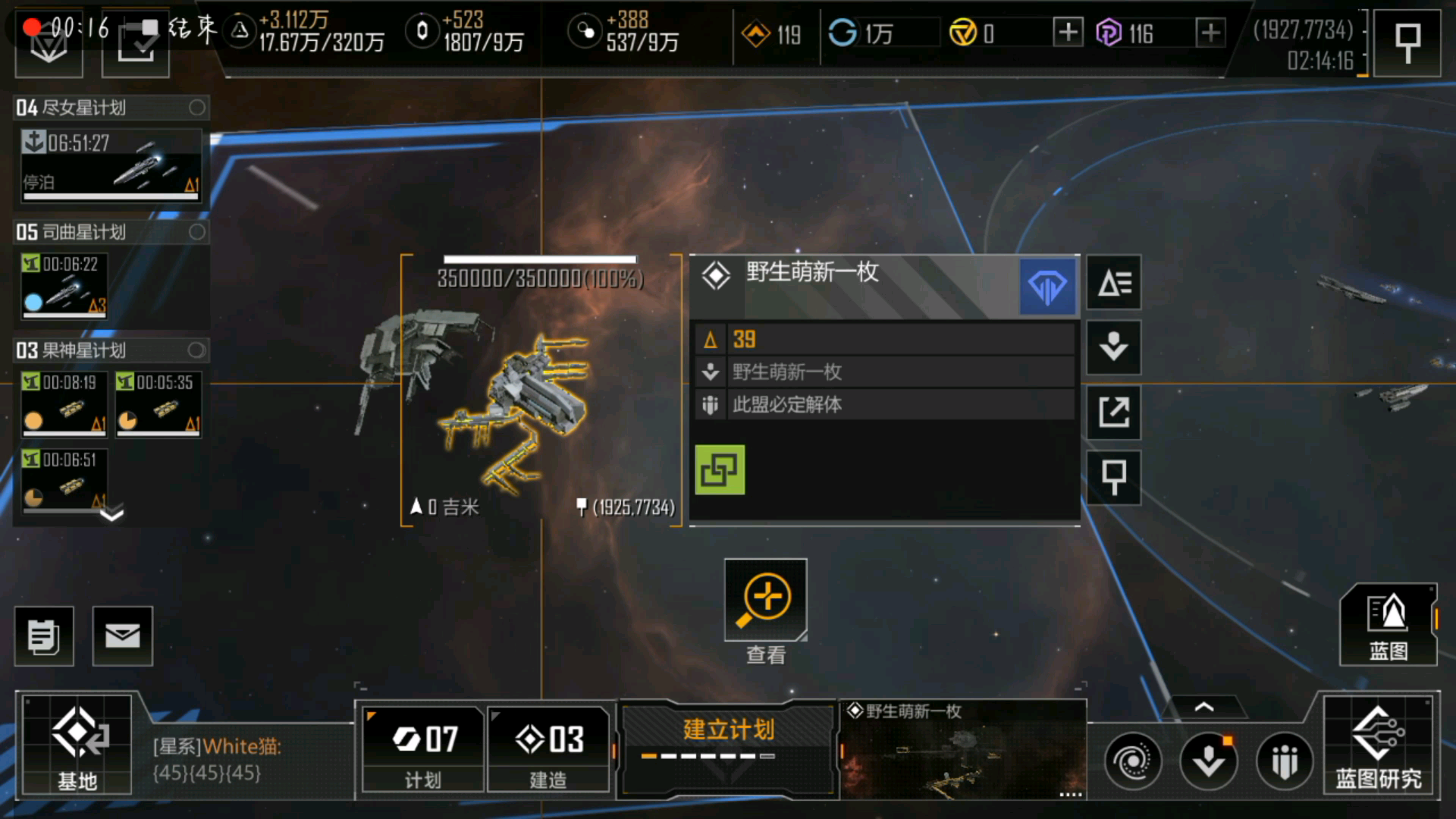
Task: Open the 计划 07 tab
Action: 422,751
